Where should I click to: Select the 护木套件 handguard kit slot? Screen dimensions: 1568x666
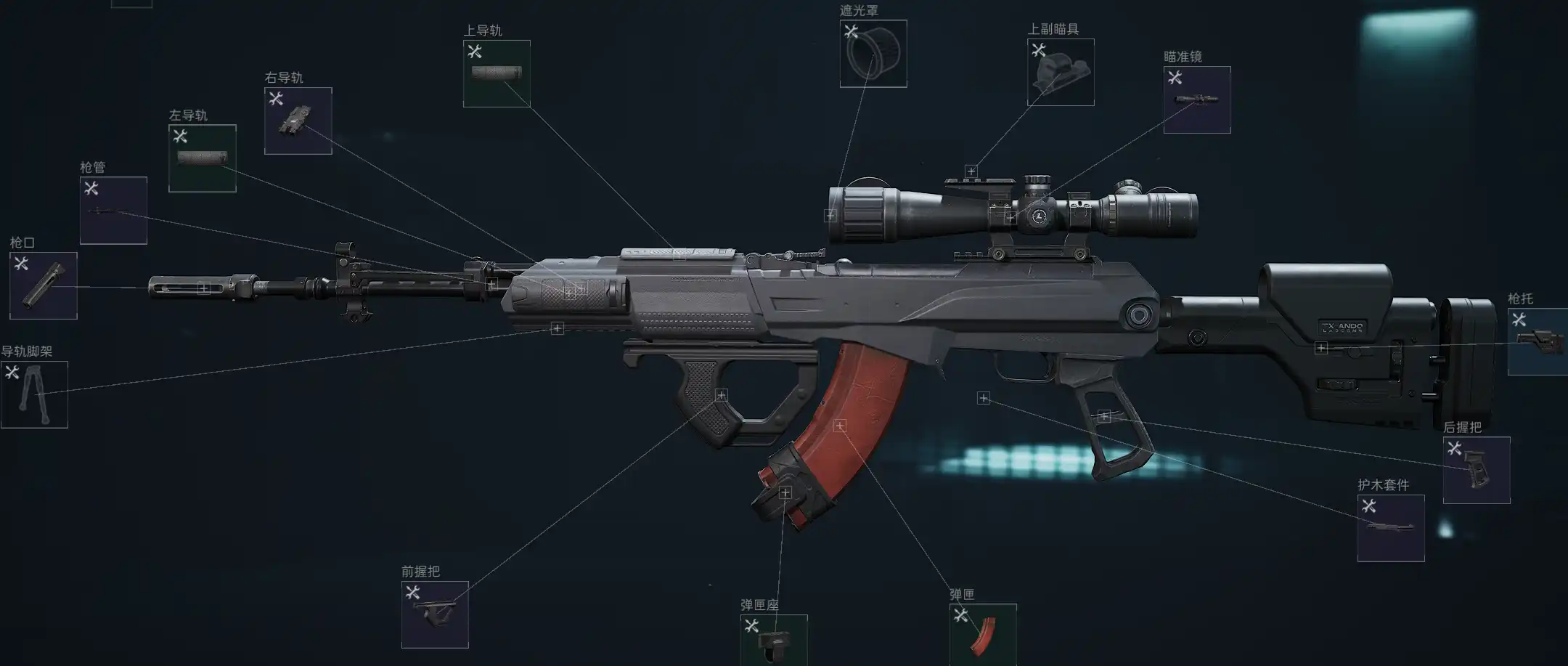pos(1391,528)
